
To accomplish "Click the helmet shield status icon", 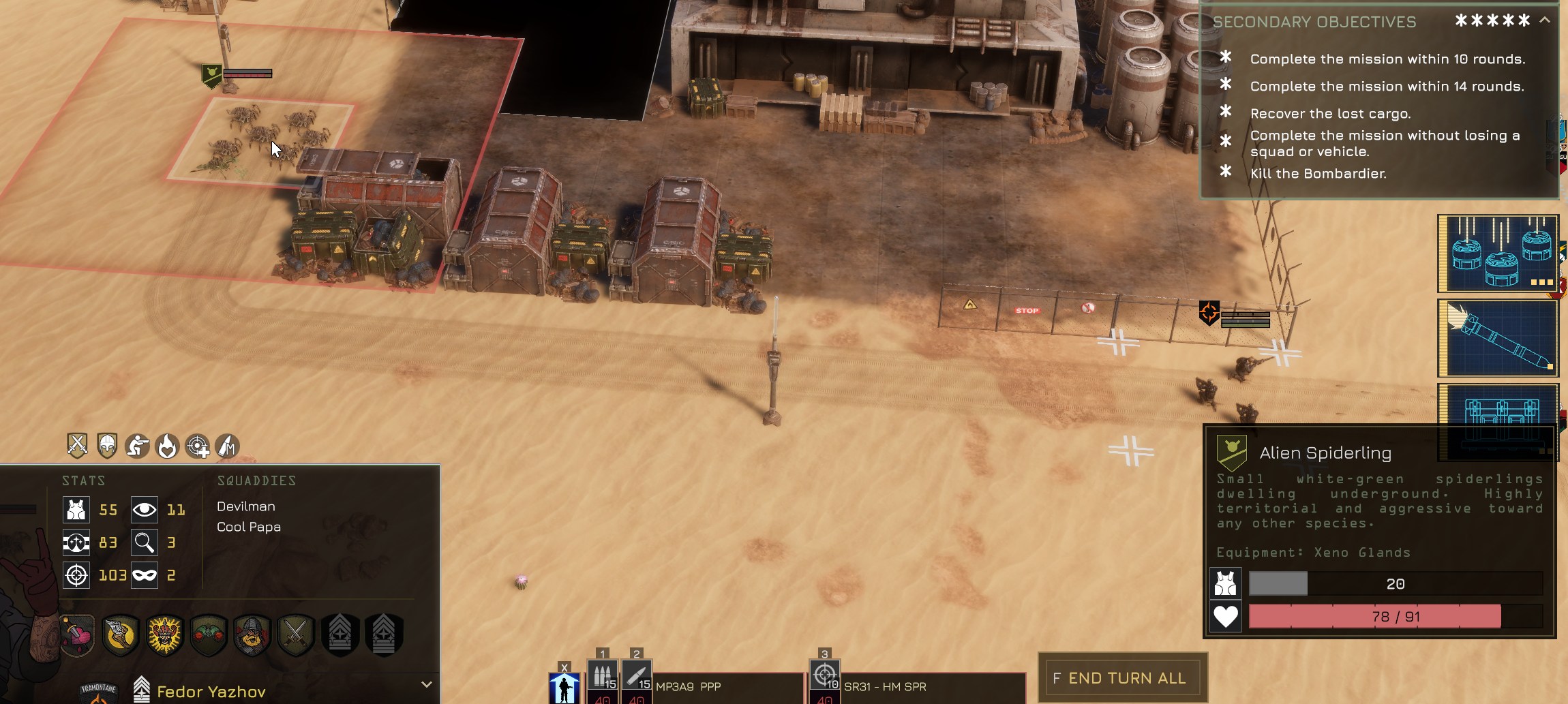I will (x=107, y=446).
